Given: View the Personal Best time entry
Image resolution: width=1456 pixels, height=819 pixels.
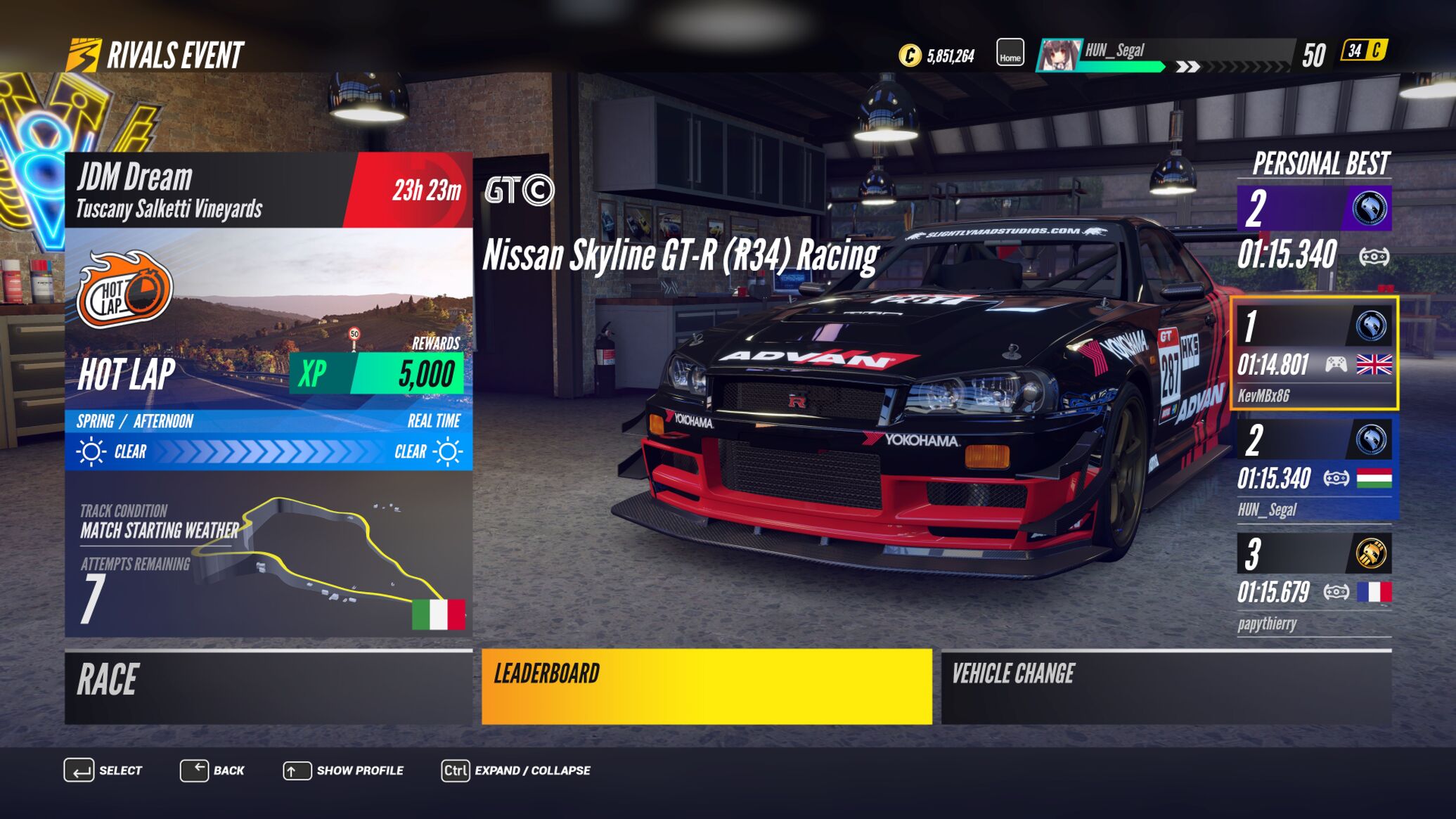Looking at the screenshot, I should tap(1313, 230).
